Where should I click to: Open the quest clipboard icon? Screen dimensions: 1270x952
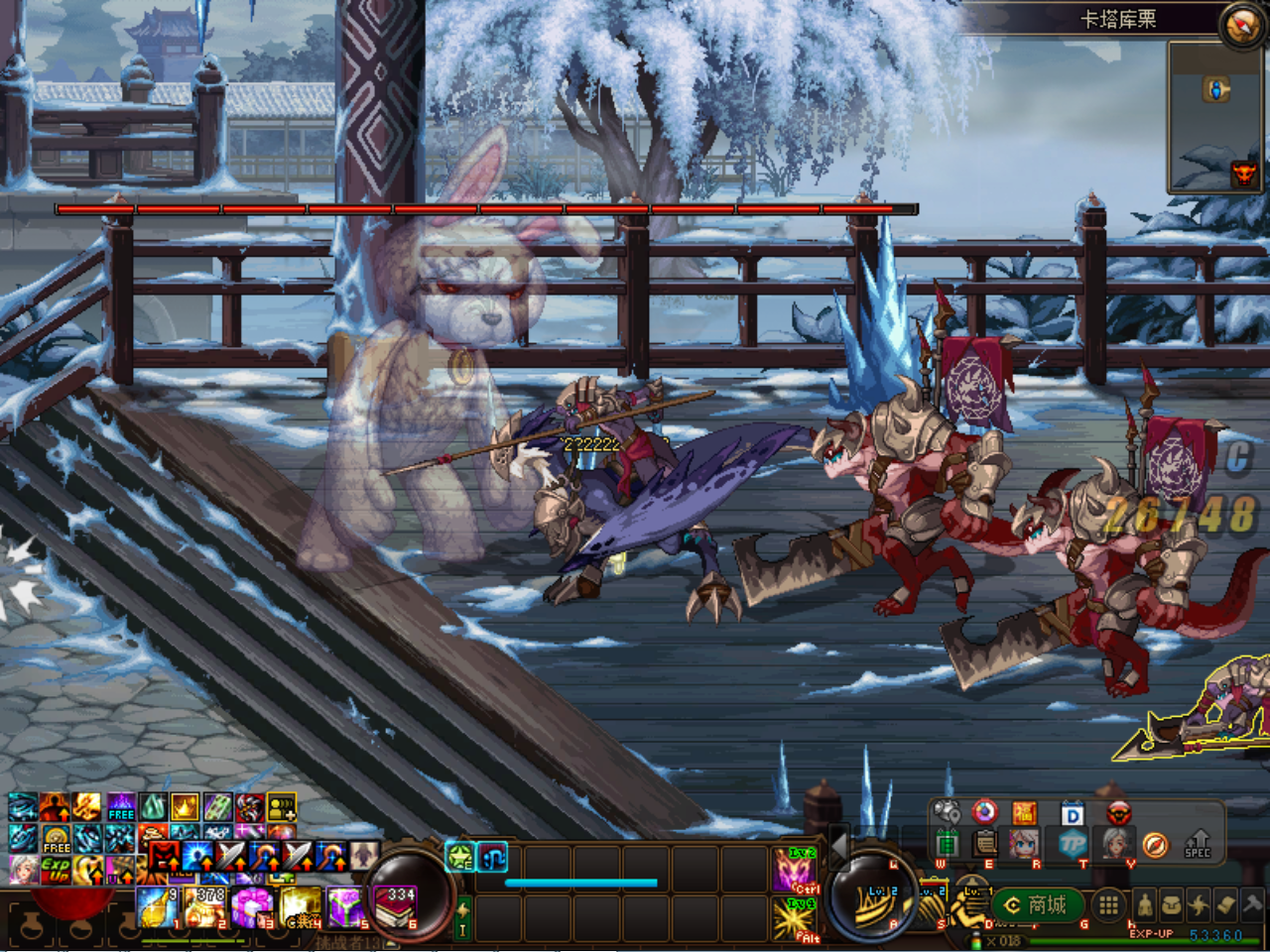pos(985,845)
